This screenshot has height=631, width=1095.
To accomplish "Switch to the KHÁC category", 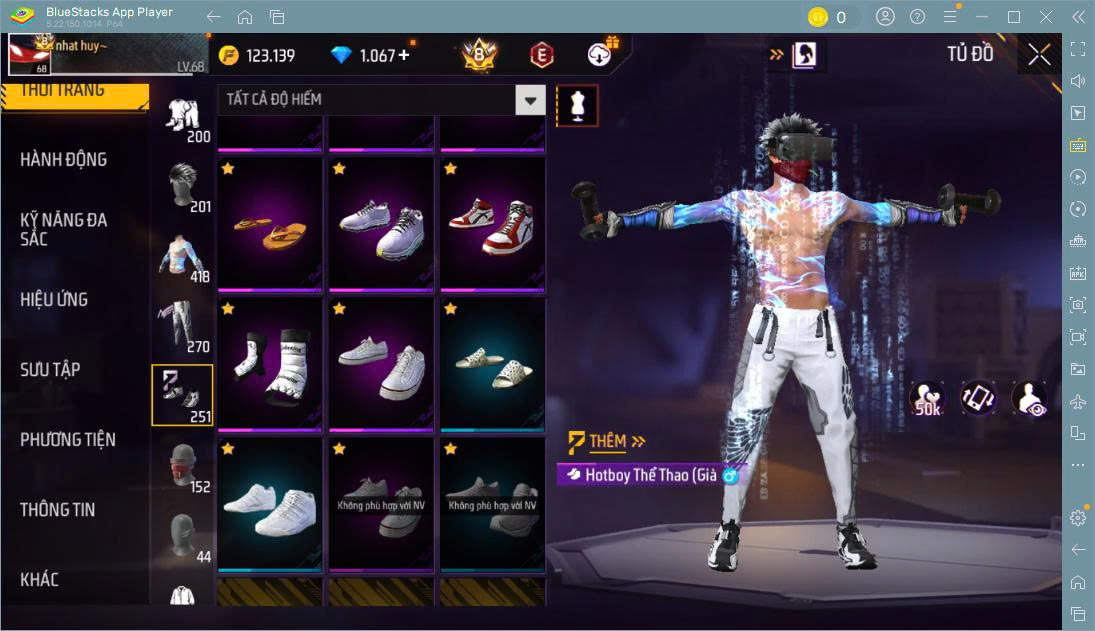I will [x=40, y=579].
